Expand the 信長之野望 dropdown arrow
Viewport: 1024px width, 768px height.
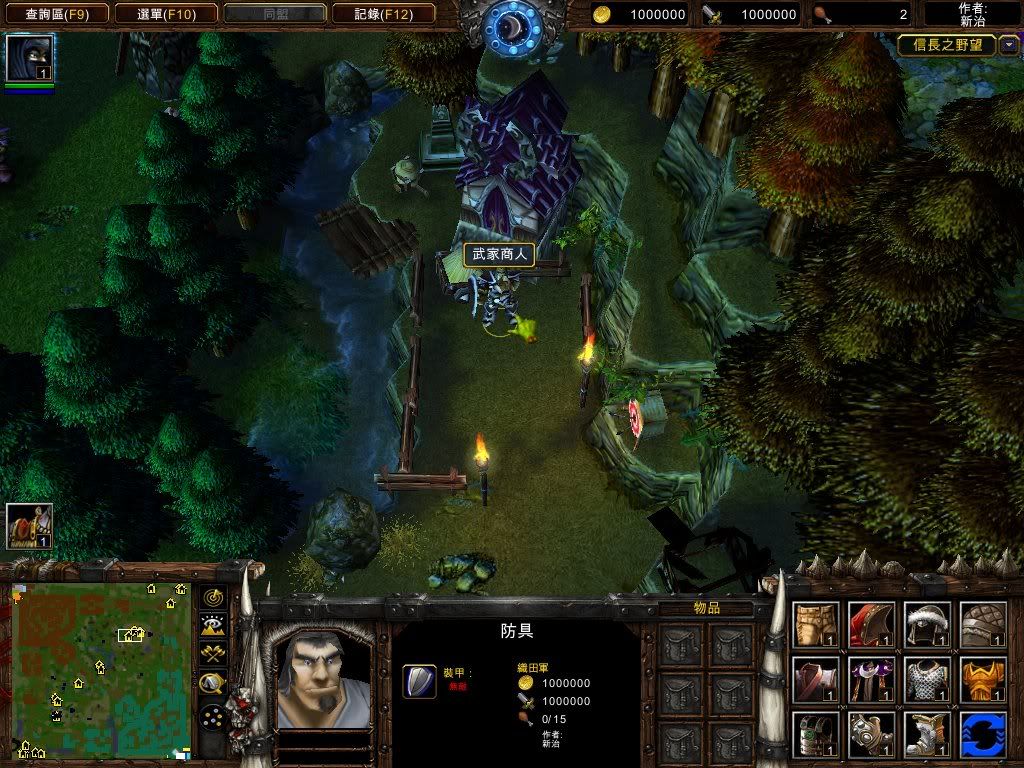(x=1009, y=45)
